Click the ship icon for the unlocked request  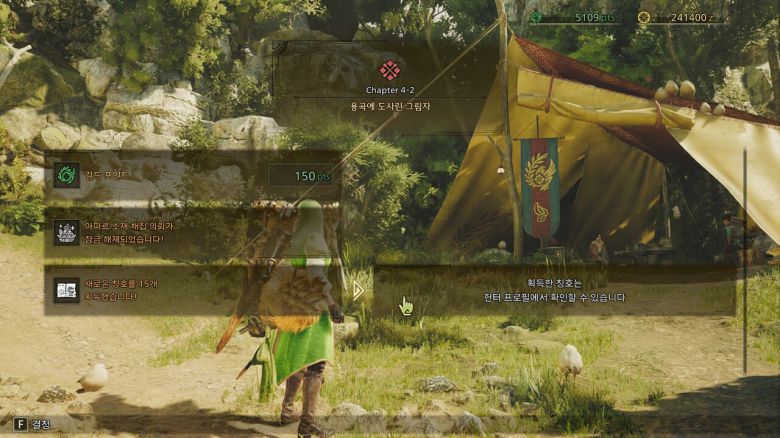point(67,232)
